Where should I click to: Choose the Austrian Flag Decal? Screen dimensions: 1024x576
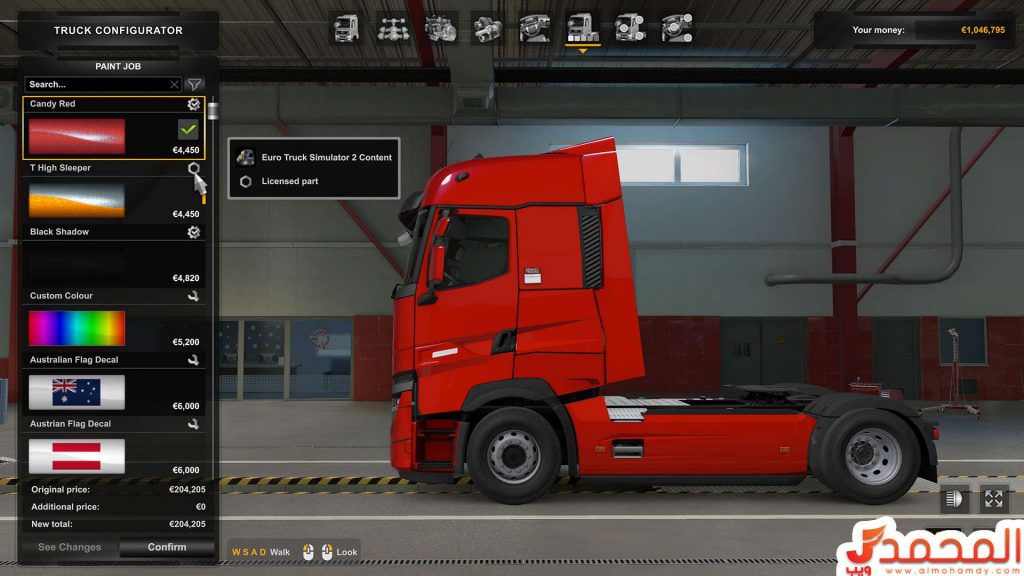(77, 455)
